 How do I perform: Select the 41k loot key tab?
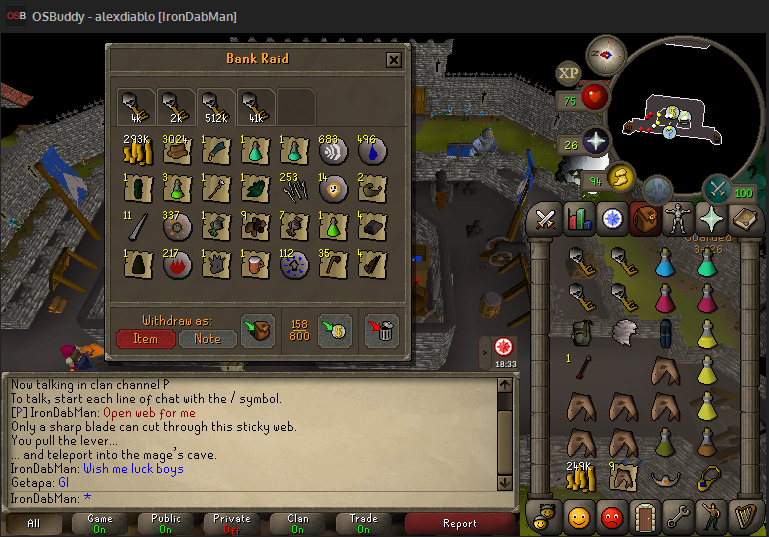[x=255, y=106]
